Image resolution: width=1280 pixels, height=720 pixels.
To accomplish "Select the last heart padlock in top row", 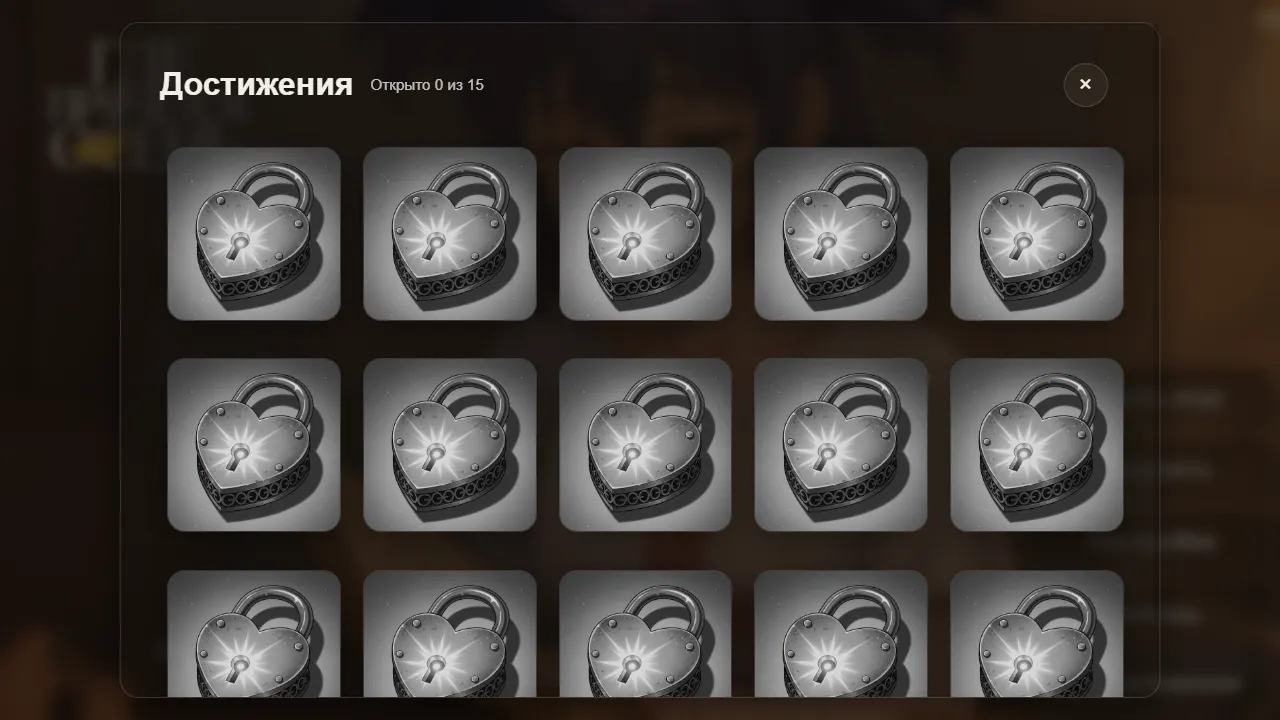I will click(1037, 233).
